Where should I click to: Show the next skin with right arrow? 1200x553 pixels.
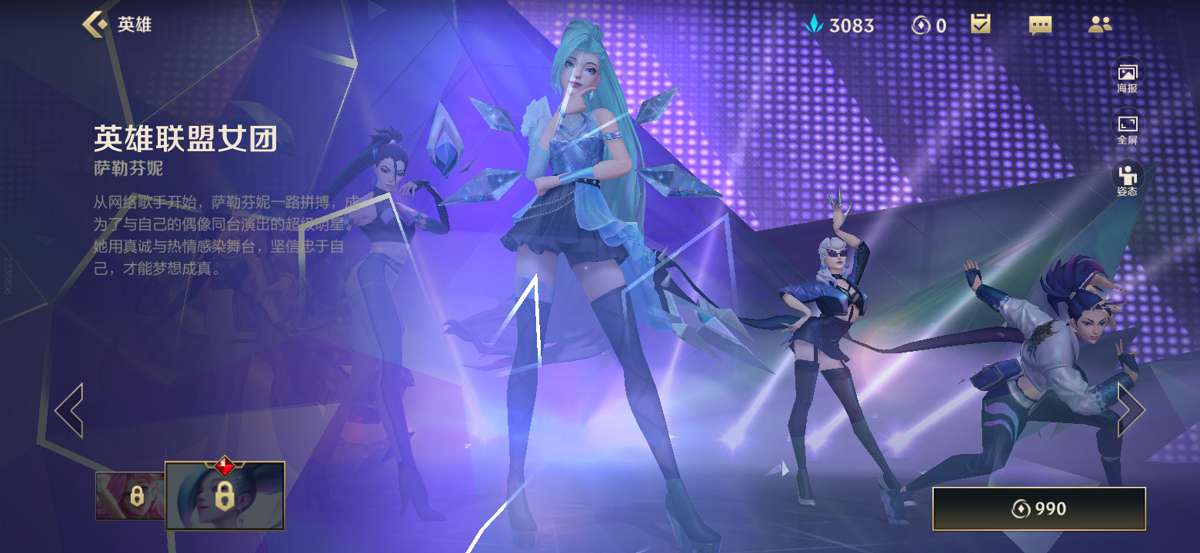(x=1130, y=410)
